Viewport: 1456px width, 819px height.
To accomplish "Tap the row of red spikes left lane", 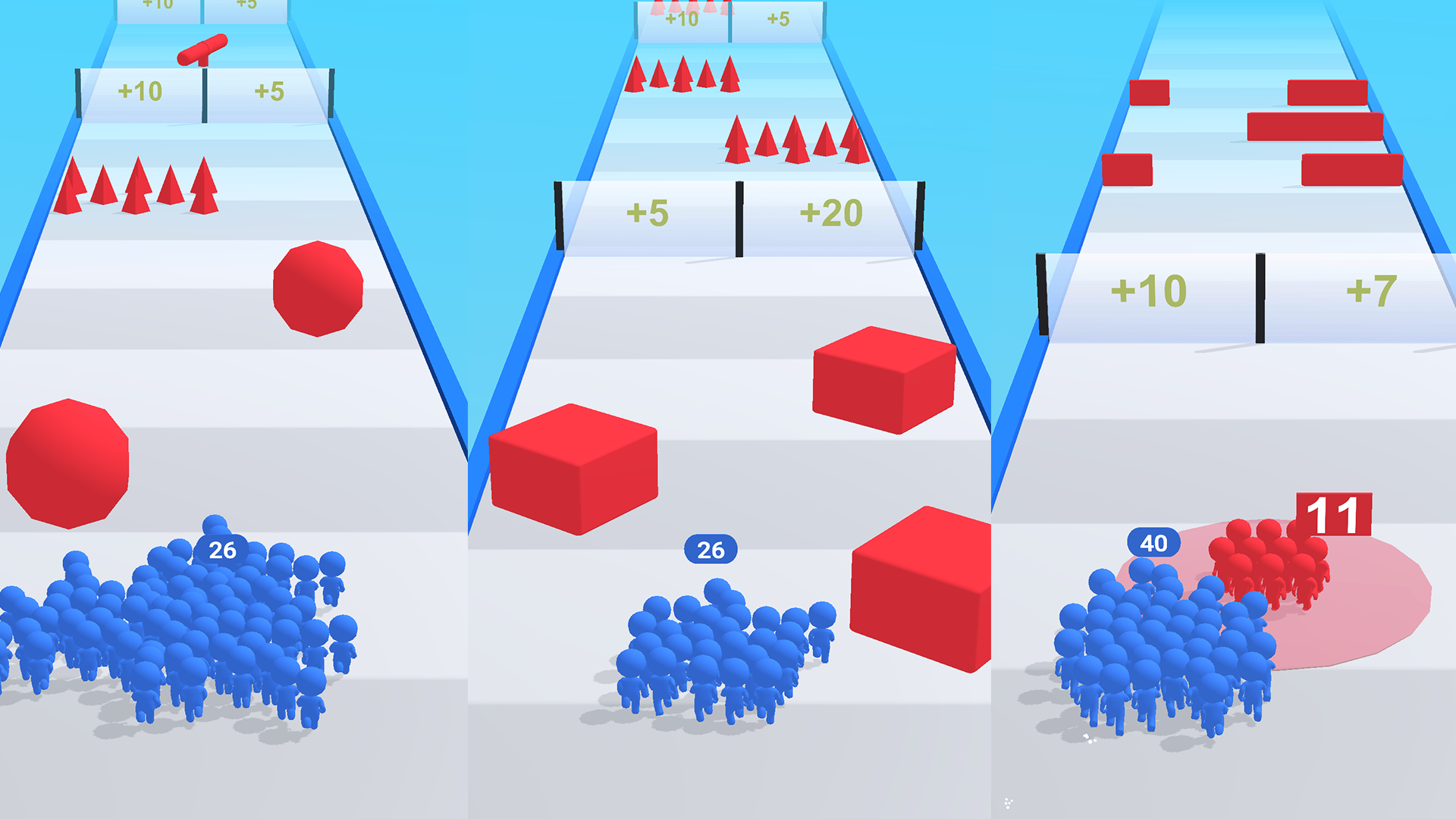I will 136,186.
